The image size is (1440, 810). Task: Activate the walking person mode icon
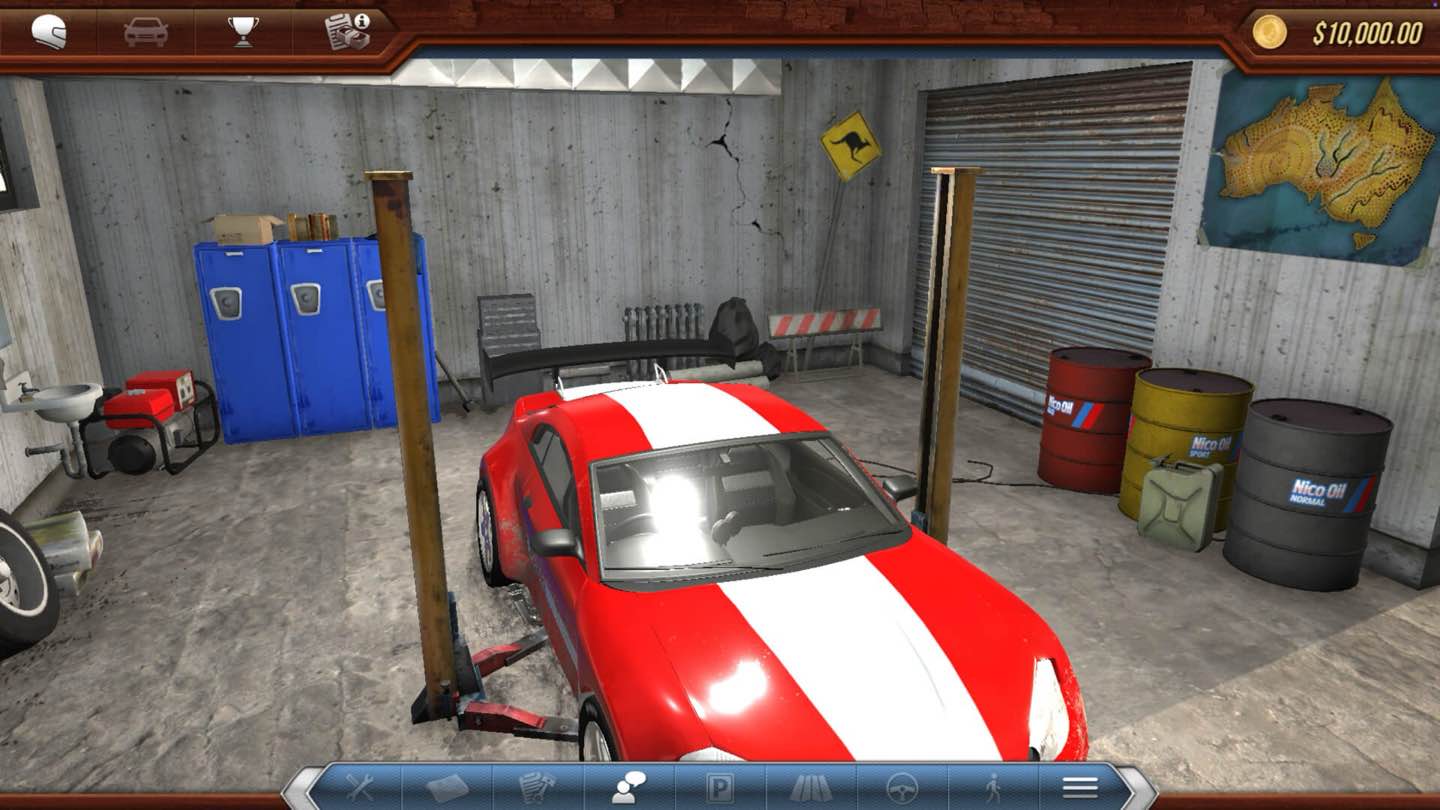993,787
